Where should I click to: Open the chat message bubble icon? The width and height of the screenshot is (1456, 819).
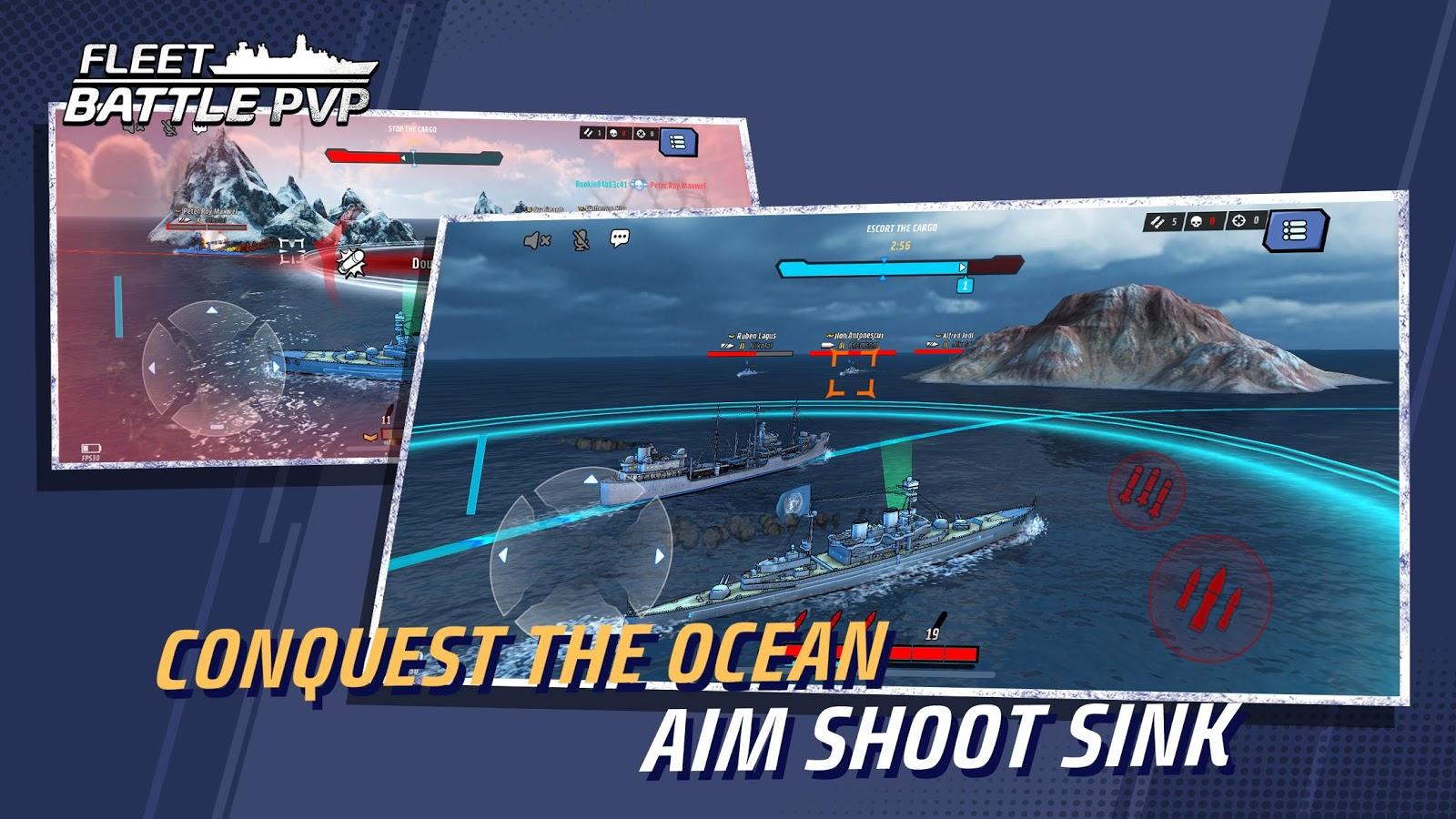[x=620, y=238]
